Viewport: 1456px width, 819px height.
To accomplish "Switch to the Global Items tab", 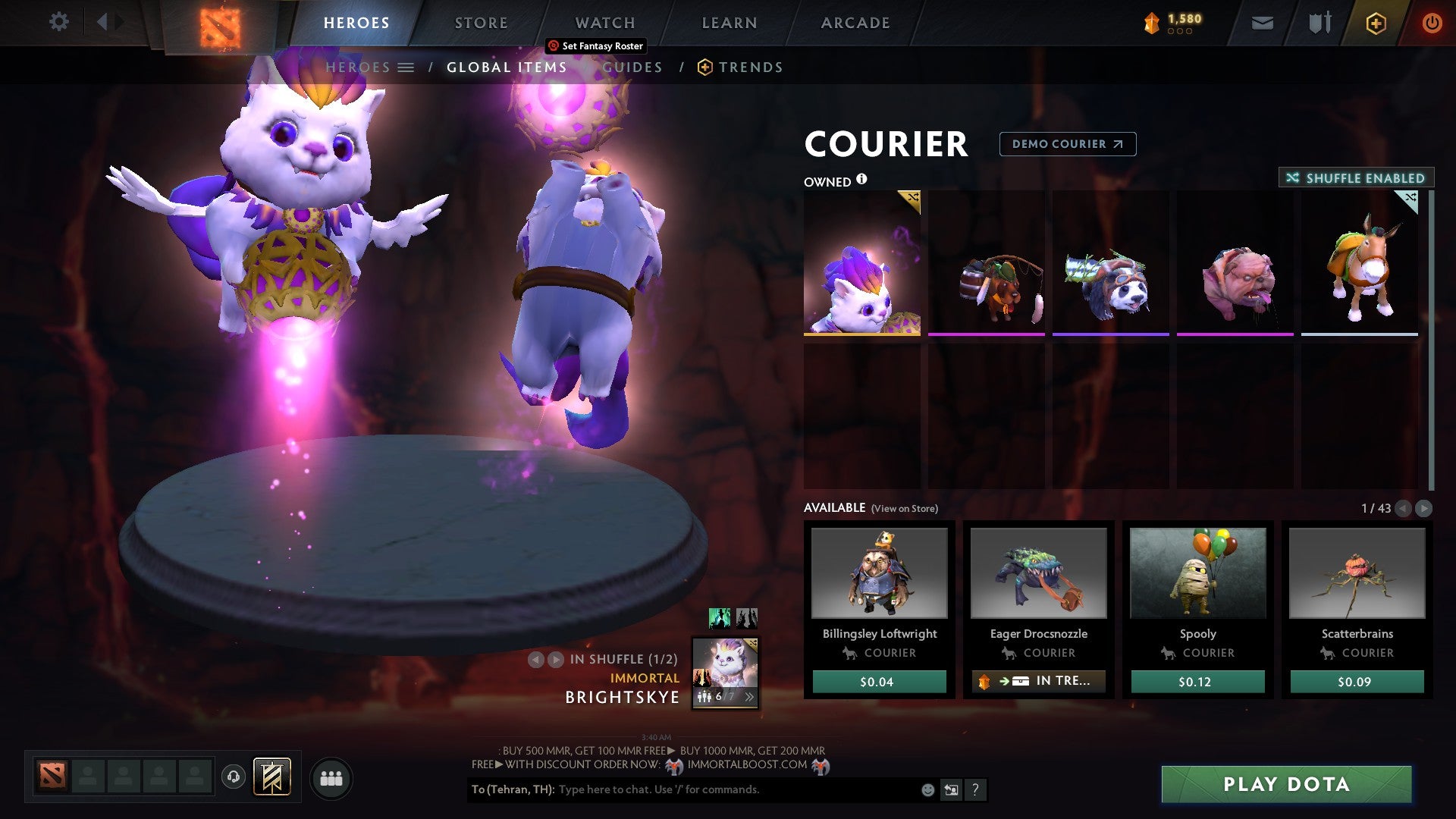I will point(506,67).
